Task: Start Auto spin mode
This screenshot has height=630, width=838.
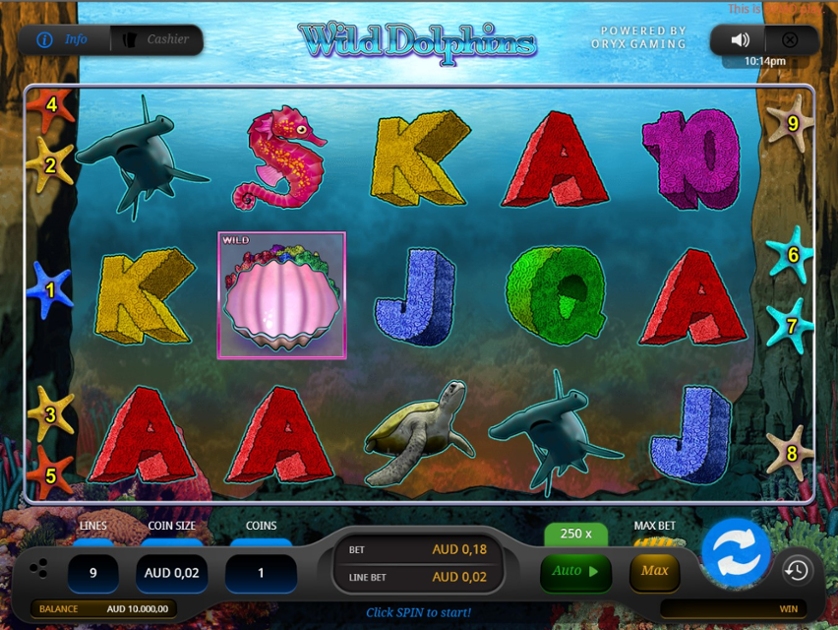Action: pyautogui.click(x=575, y=572)
